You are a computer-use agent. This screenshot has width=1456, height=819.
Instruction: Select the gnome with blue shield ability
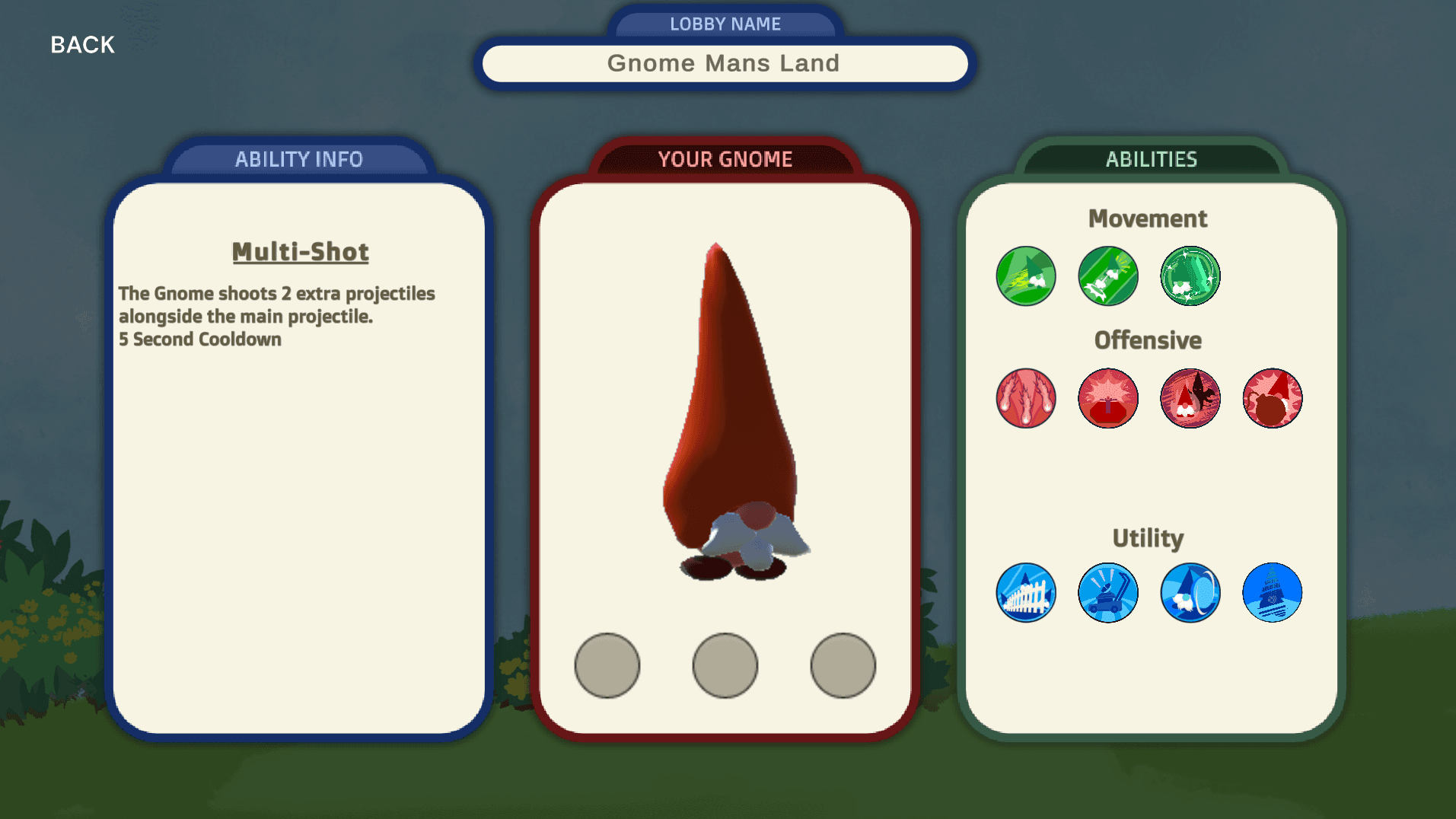[1190, 593]
